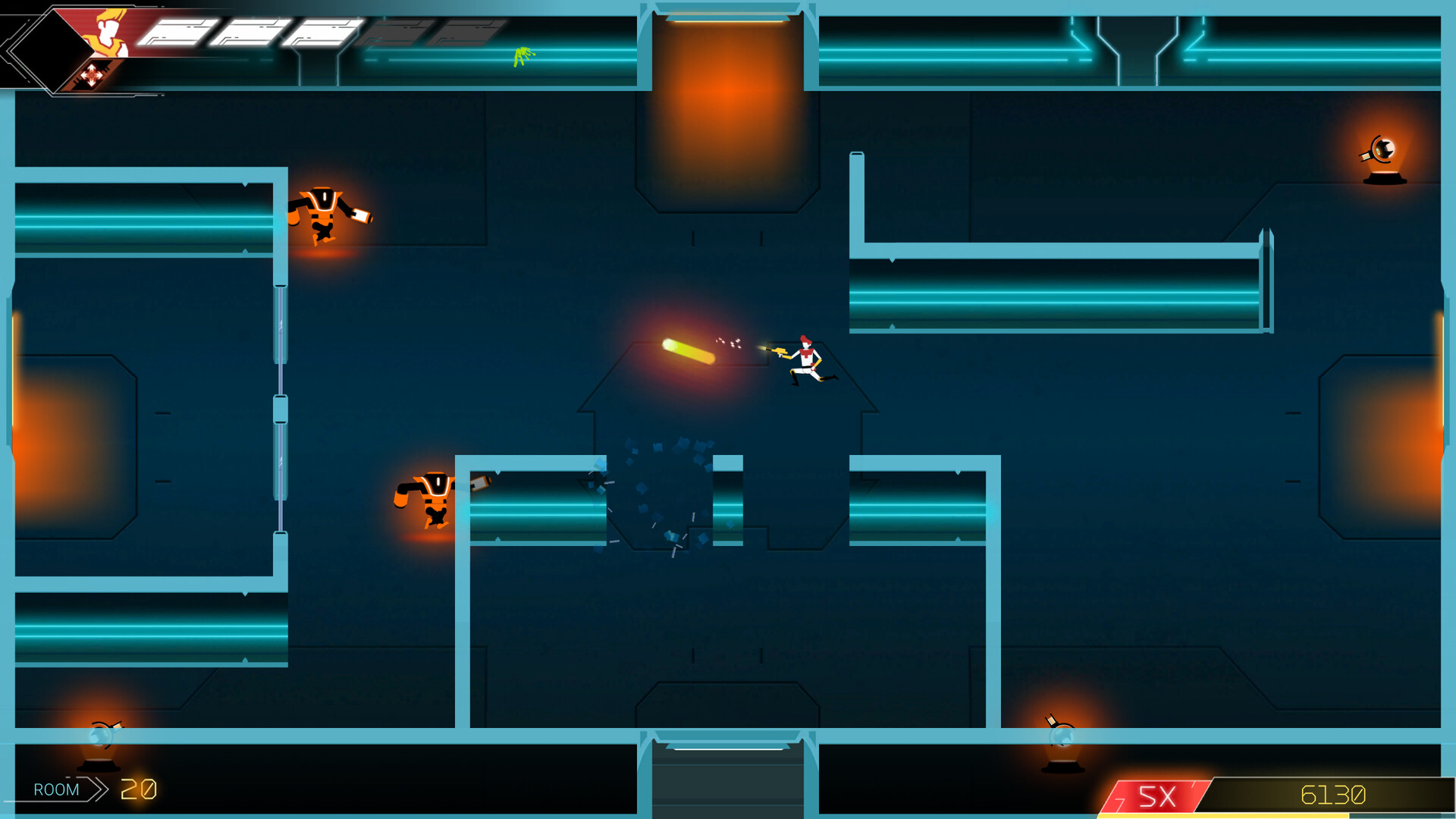Click the lamp at the bottom-right area
1456x819 pixels.
[1062, 732]
